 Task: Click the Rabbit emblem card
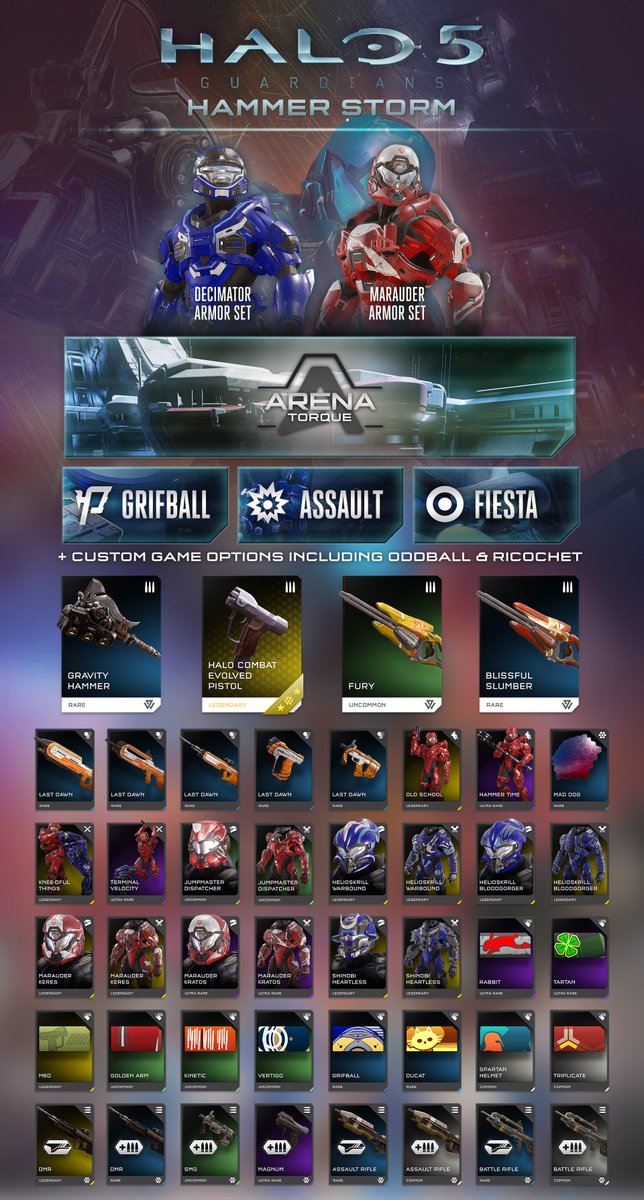point(507,956)
